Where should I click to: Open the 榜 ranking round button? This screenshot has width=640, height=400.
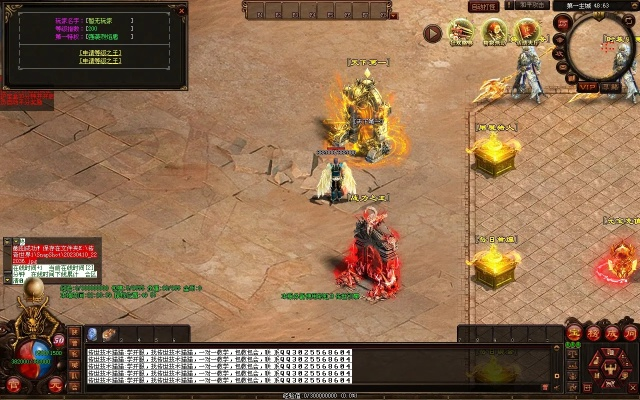point(593,332)
